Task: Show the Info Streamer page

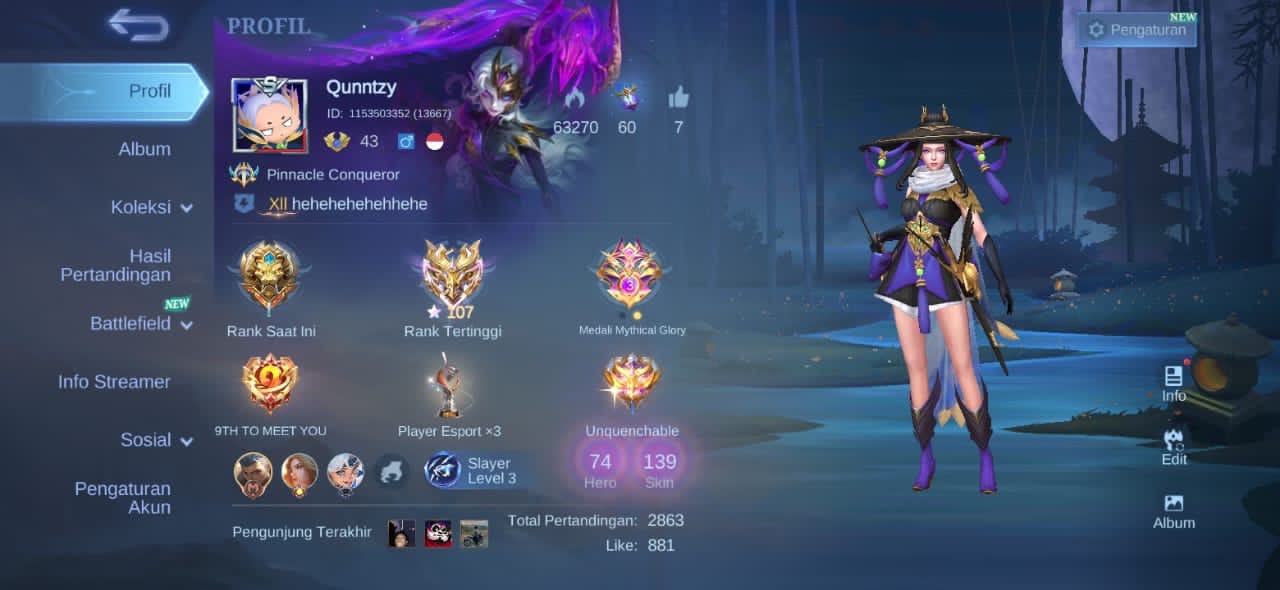Action: coord(114,381)
